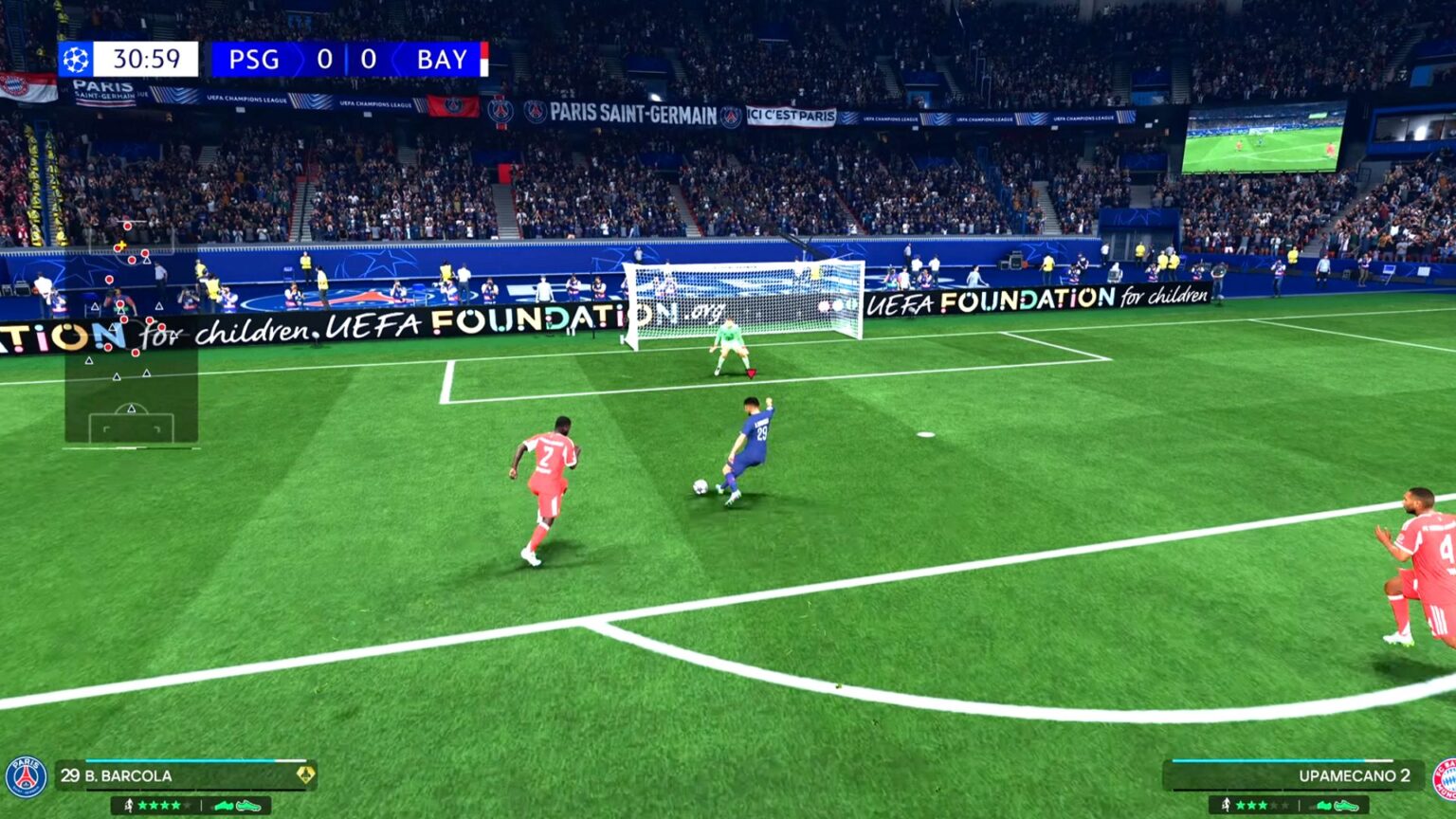This screenshot has height=819, width=1456.
Task: Click the third star in Upamecano's rating
Action: [x=1263, y=804]
